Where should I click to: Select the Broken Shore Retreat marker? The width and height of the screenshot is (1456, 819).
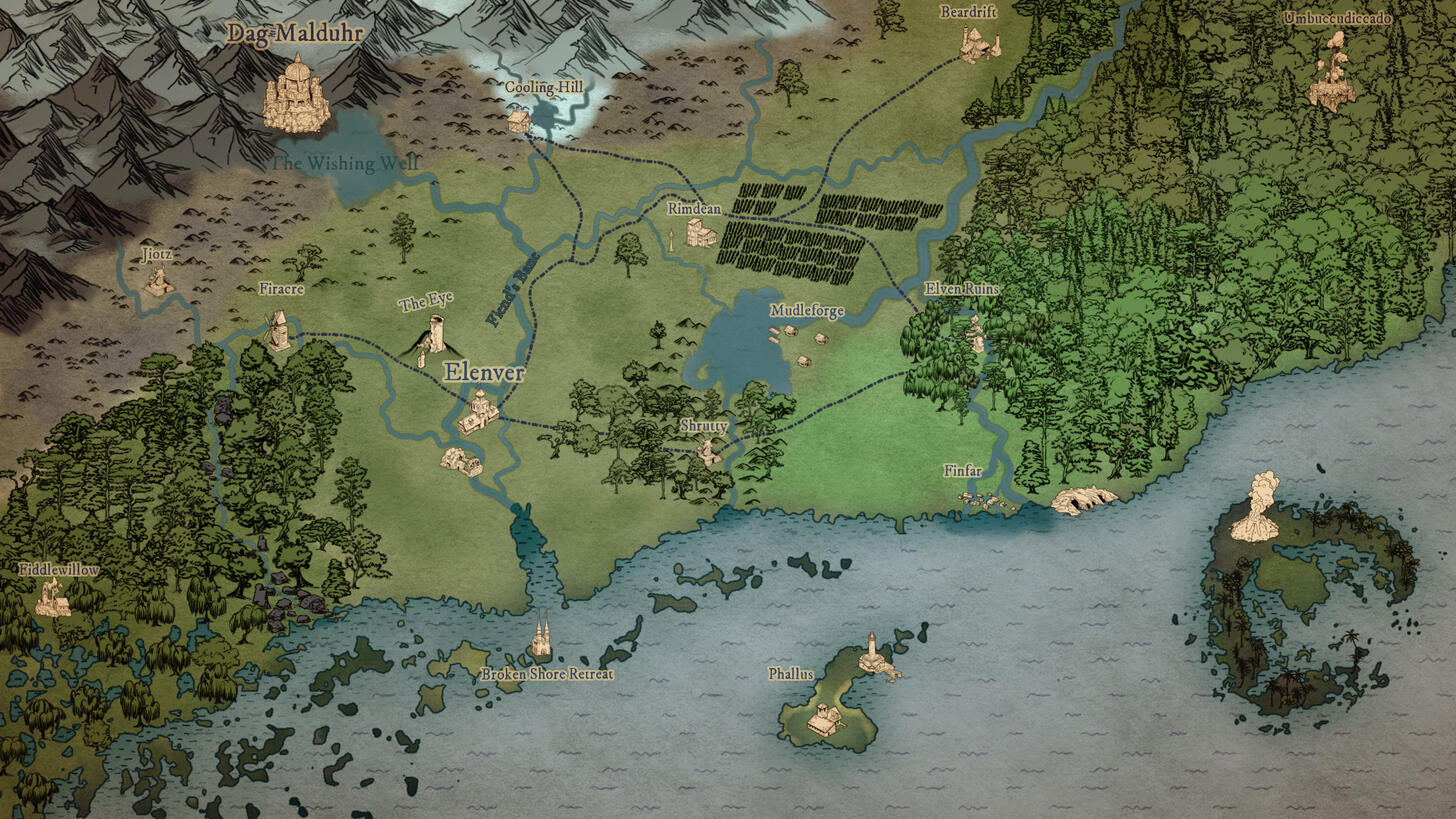coord(541,637)
